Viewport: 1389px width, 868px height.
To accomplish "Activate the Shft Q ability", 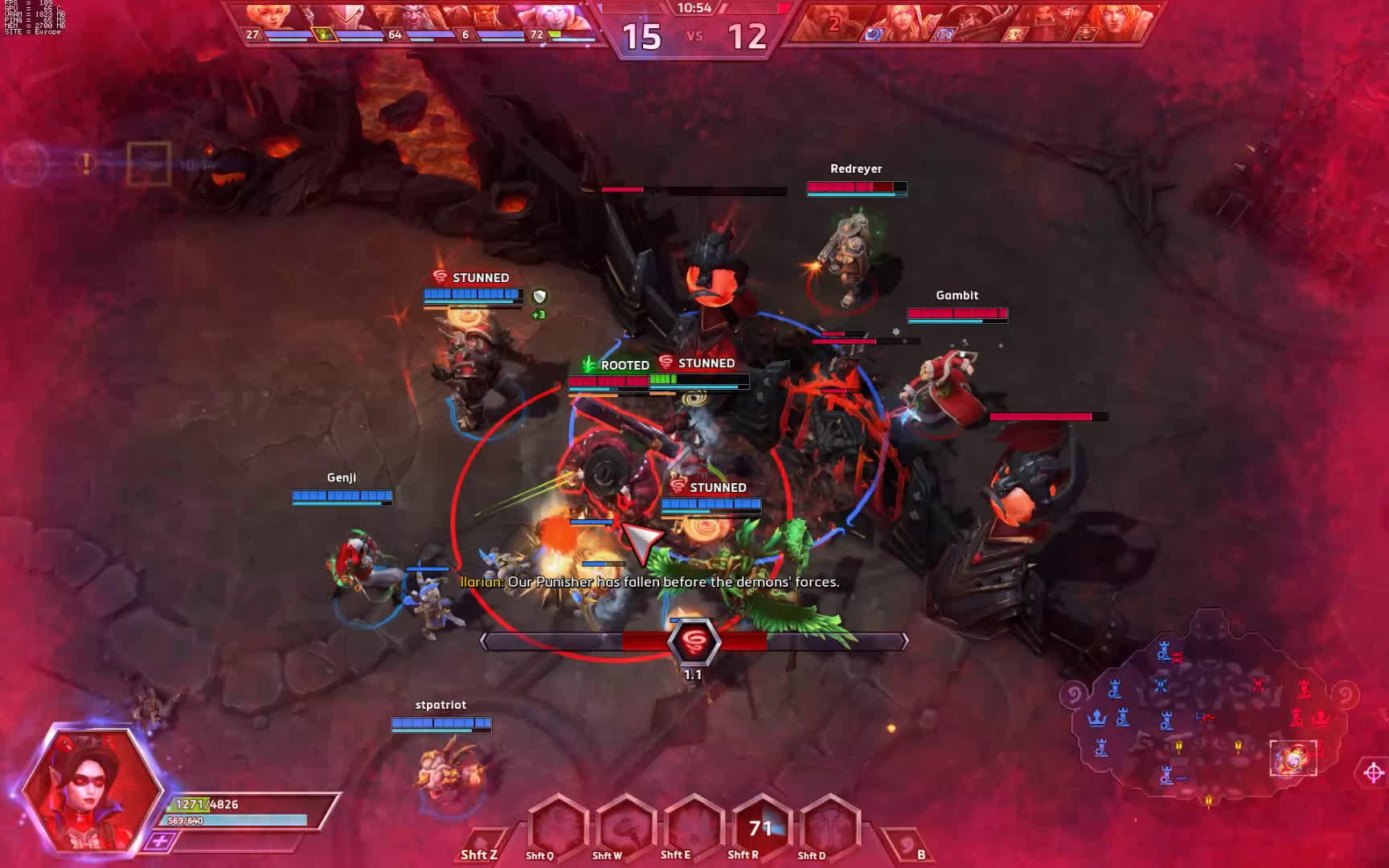I will click(x=556, y=828).
